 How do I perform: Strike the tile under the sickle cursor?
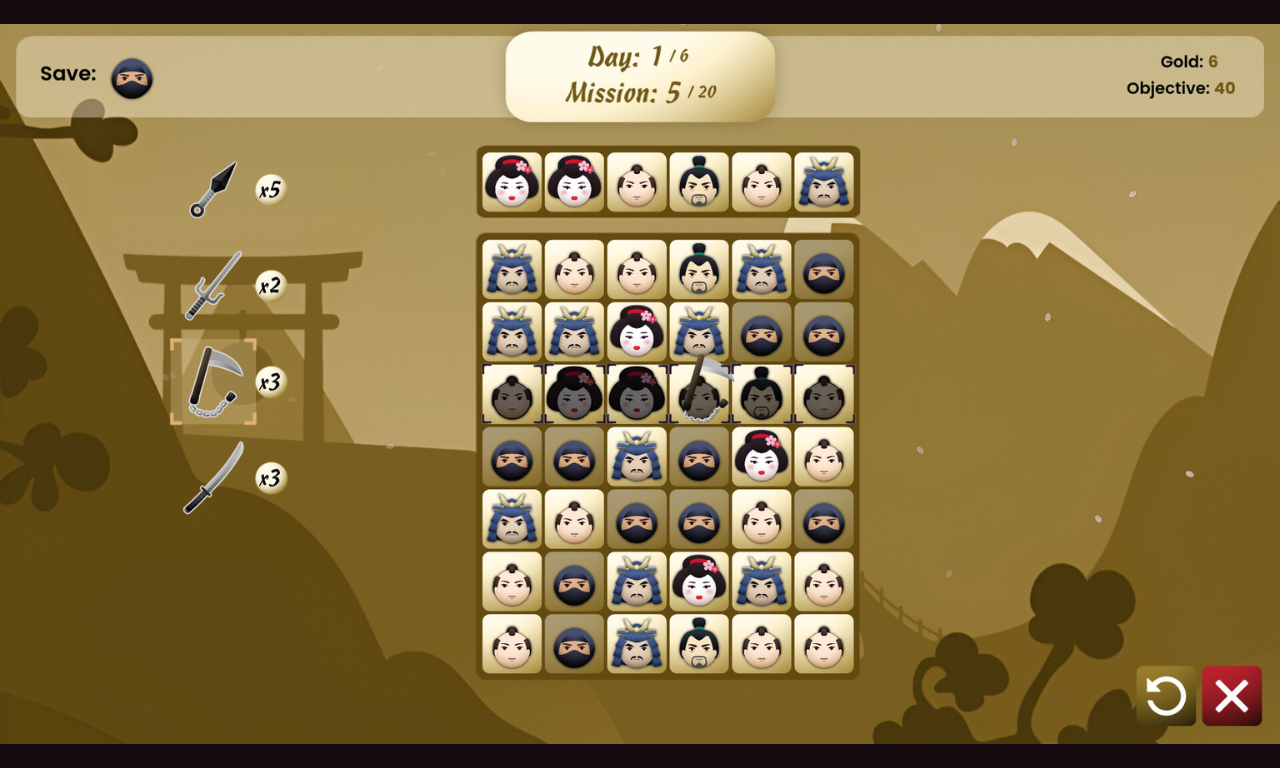tap(699, 394)
